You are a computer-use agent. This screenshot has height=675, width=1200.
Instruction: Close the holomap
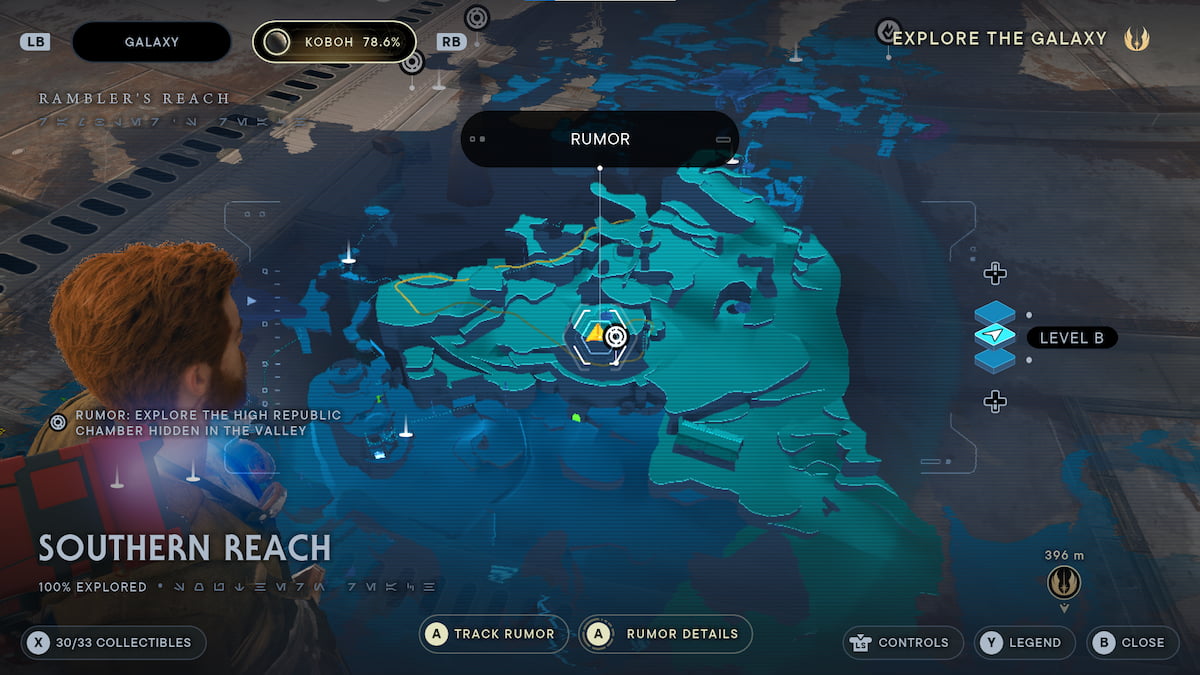tap(1131, 643)
